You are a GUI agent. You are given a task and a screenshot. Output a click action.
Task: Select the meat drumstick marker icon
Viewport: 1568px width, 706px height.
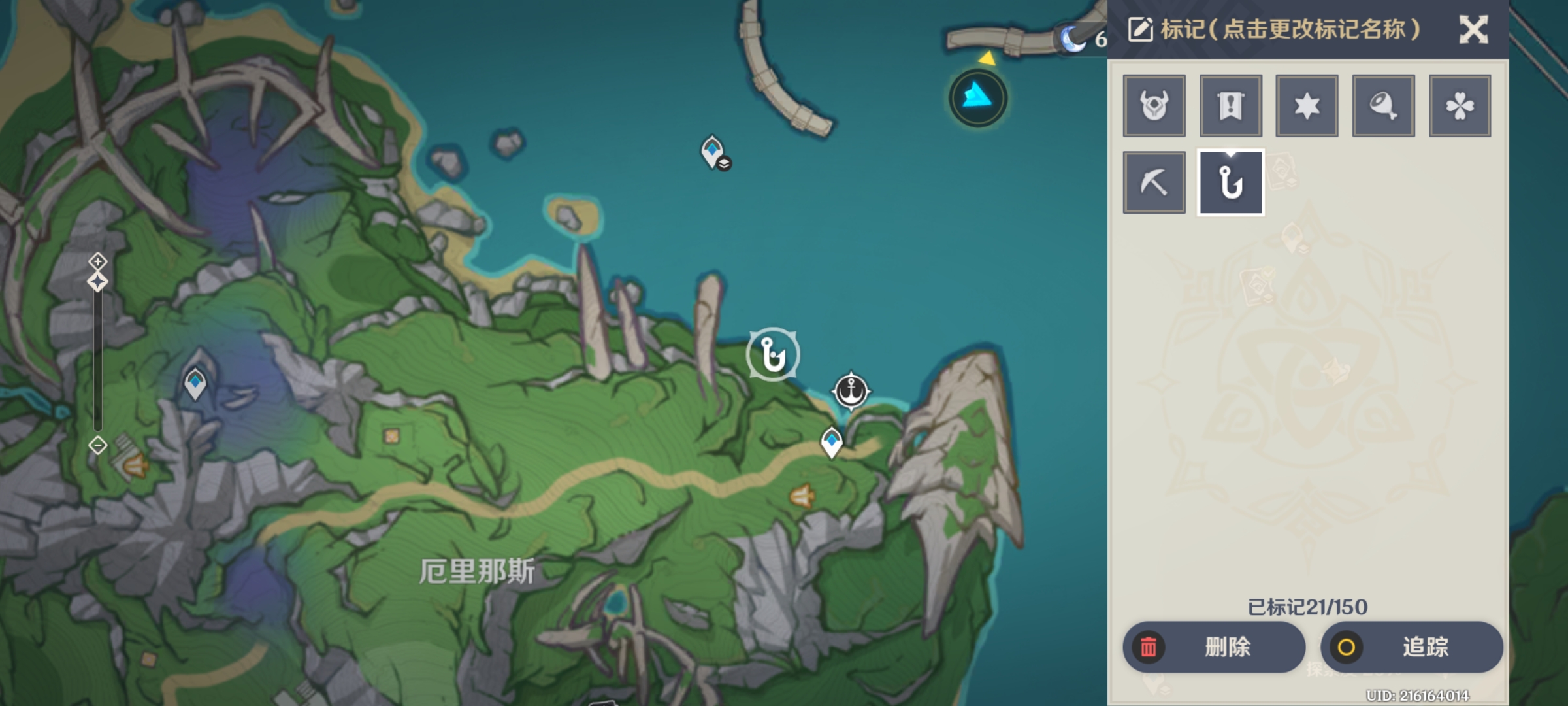point(1383,106)
